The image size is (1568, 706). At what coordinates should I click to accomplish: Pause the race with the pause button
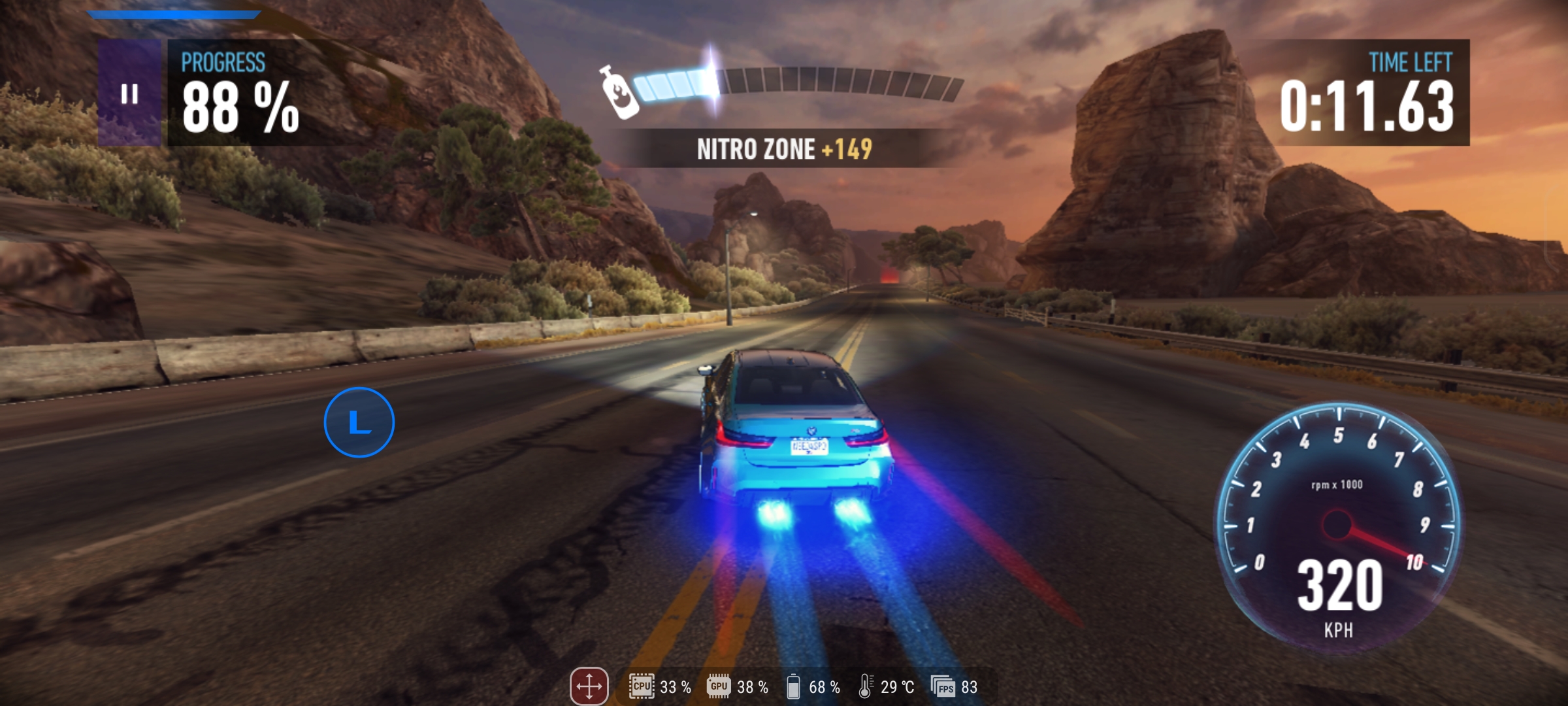(x=129, y=93)
